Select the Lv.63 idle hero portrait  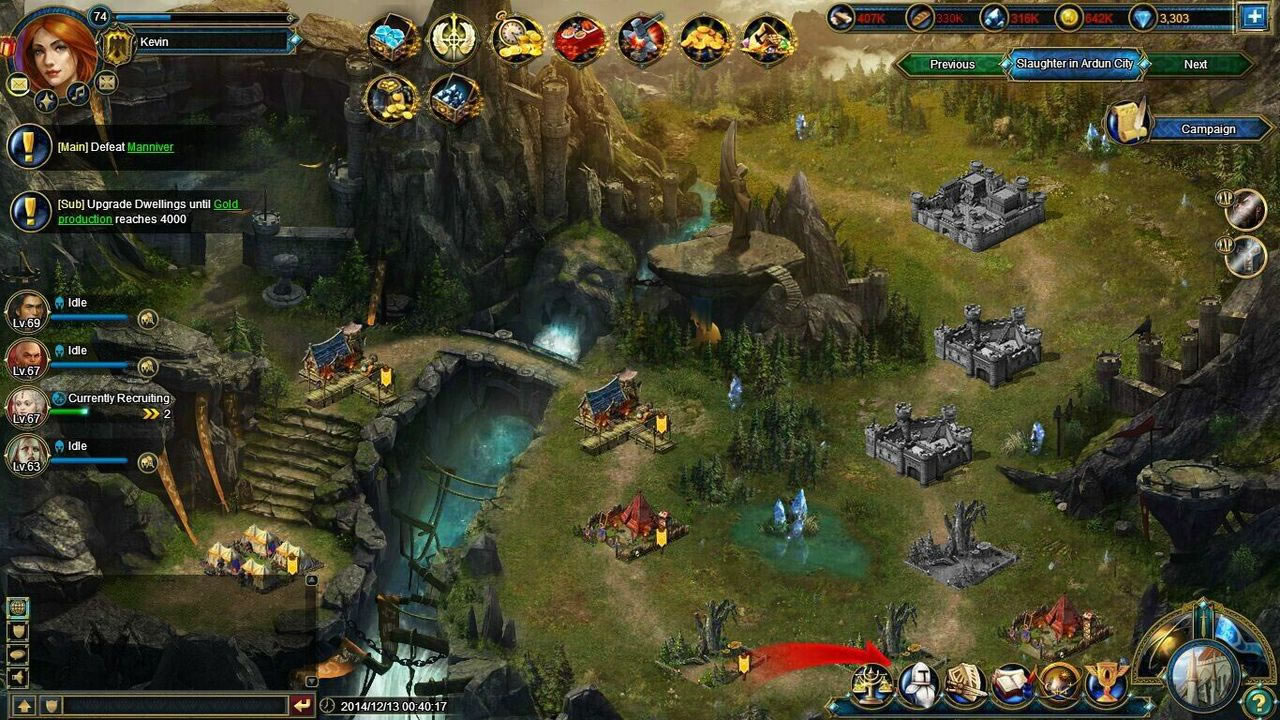[27, 454]
